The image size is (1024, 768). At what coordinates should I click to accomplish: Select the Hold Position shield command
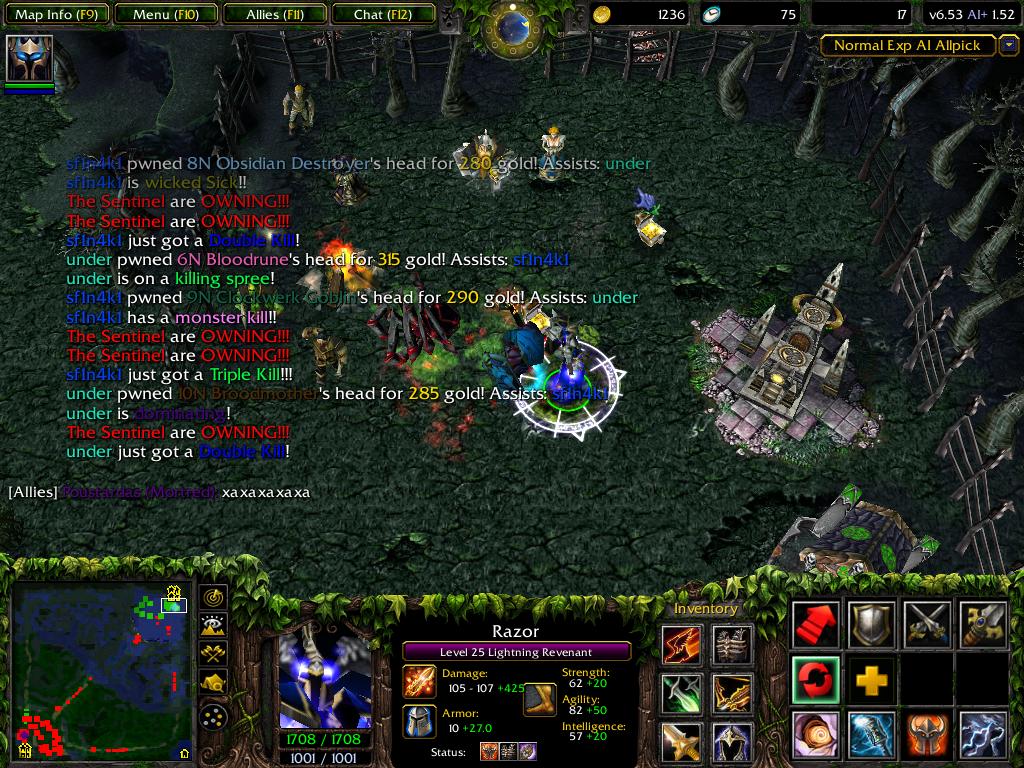pos(872,625)
